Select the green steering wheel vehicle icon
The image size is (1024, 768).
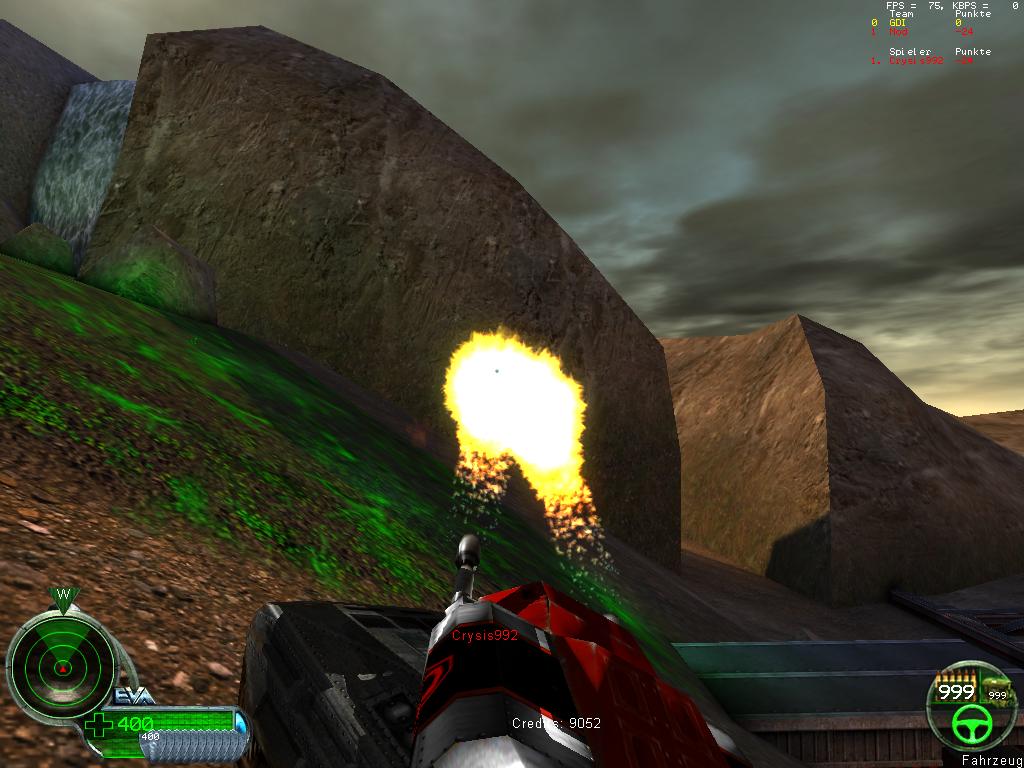968,726
